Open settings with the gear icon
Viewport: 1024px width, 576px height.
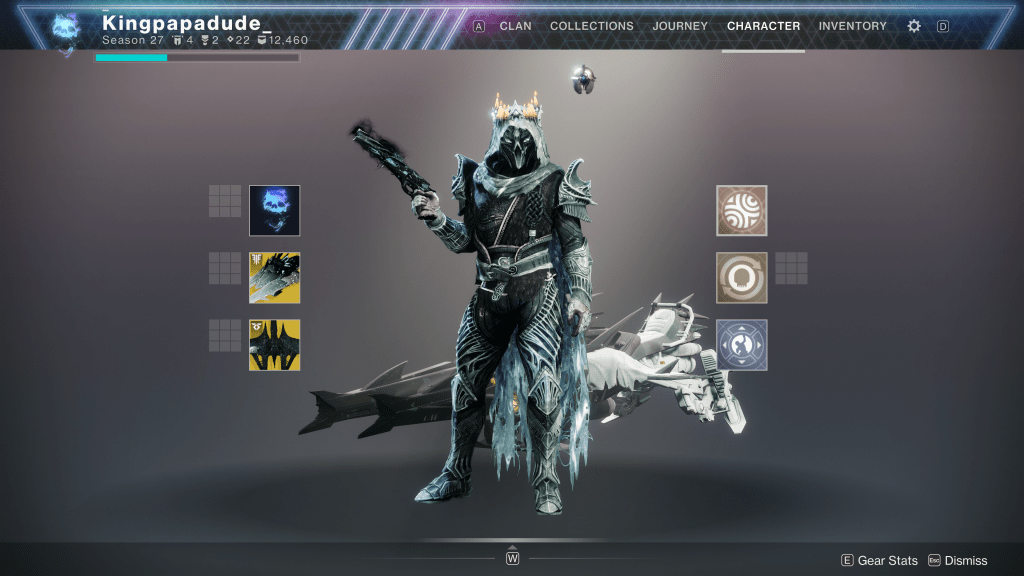pos(914,26)
